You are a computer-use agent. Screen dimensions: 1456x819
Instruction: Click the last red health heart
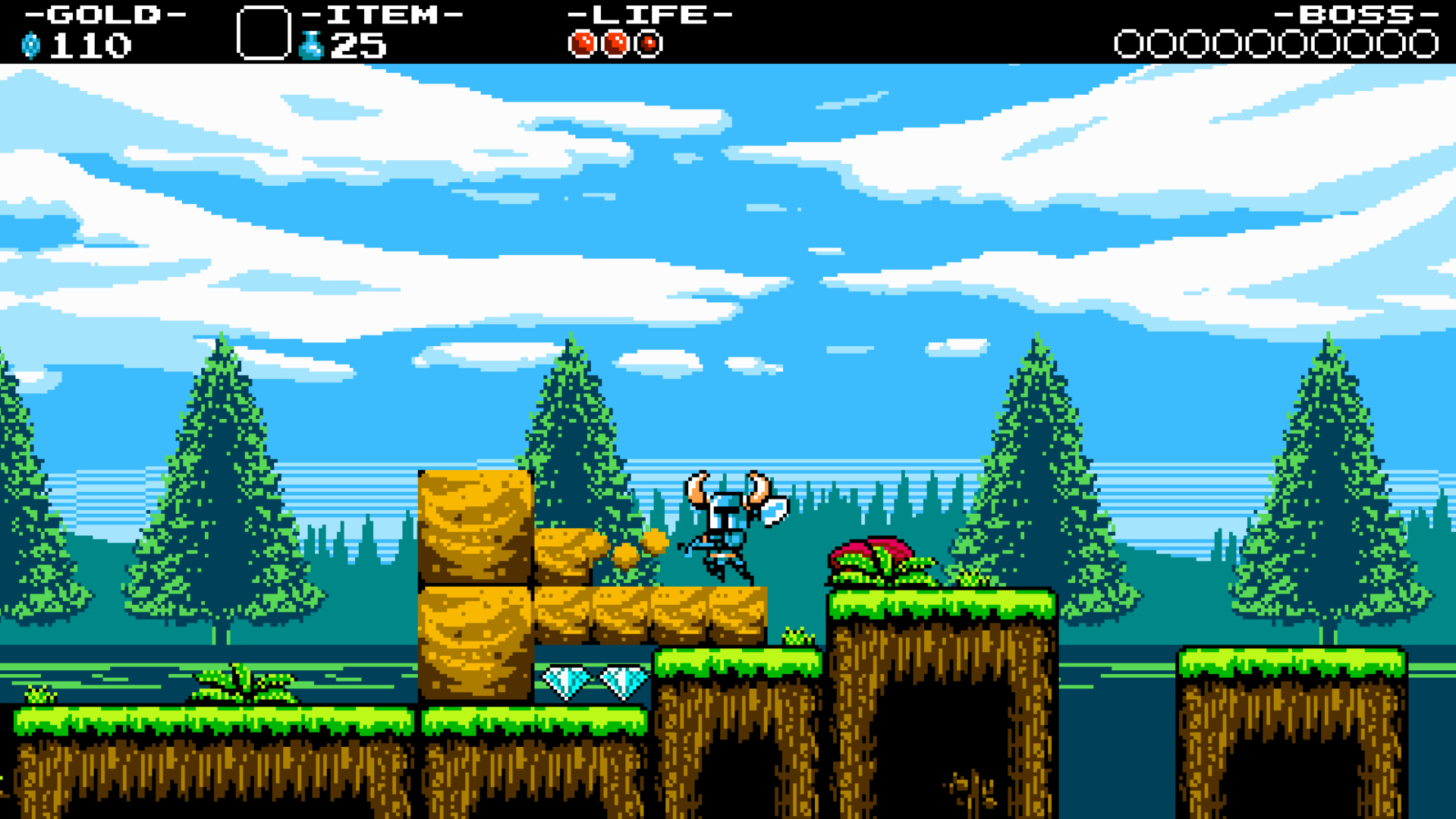point(649,43)
